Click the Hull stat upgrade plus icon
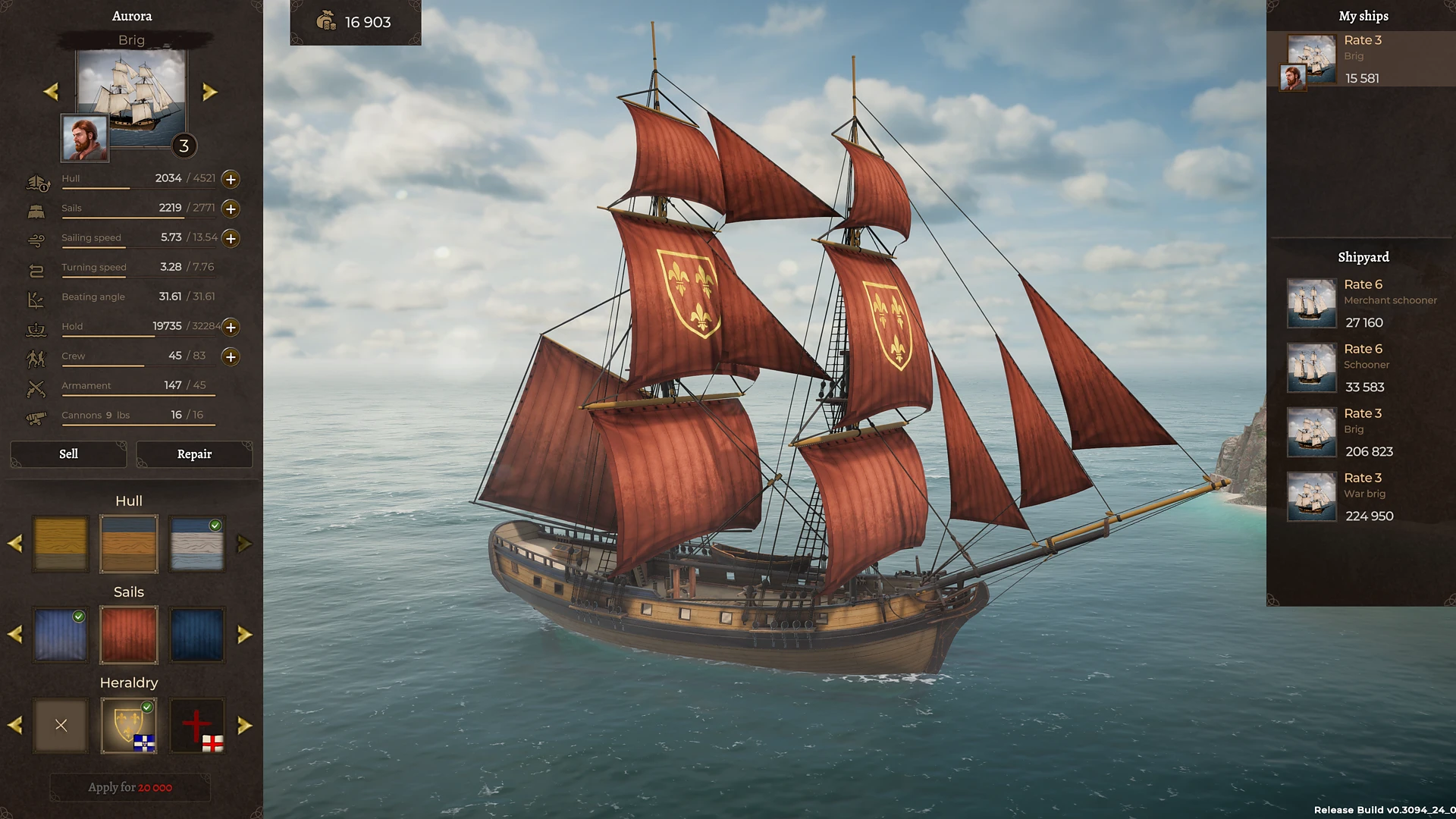Image resolution: width=1456 pixels, height=819 pixels. coord(231,179)
